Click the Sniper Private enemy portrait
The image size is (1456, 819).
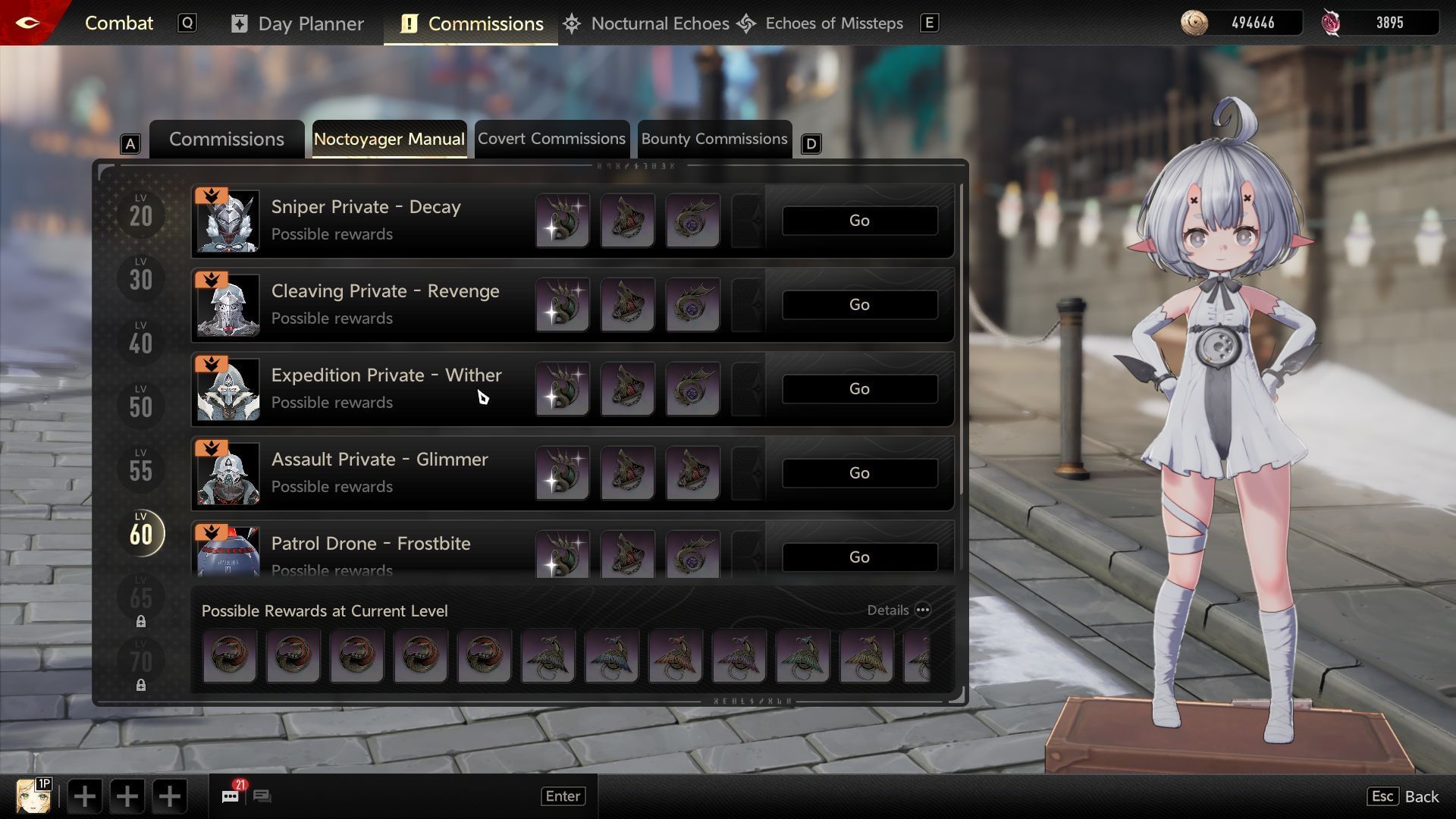[x=227, y=221]
